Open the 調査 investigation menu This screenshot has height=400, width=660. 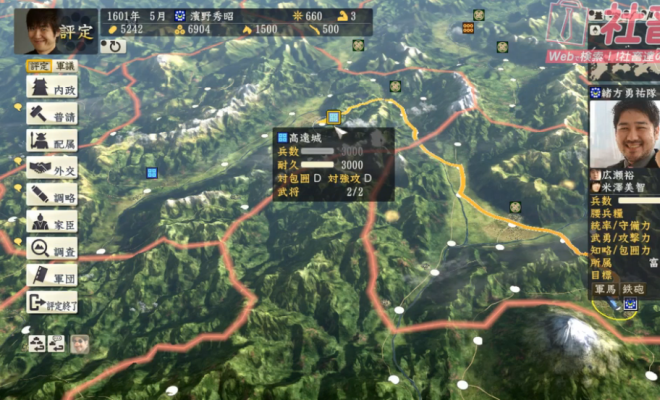pos(52,250)
